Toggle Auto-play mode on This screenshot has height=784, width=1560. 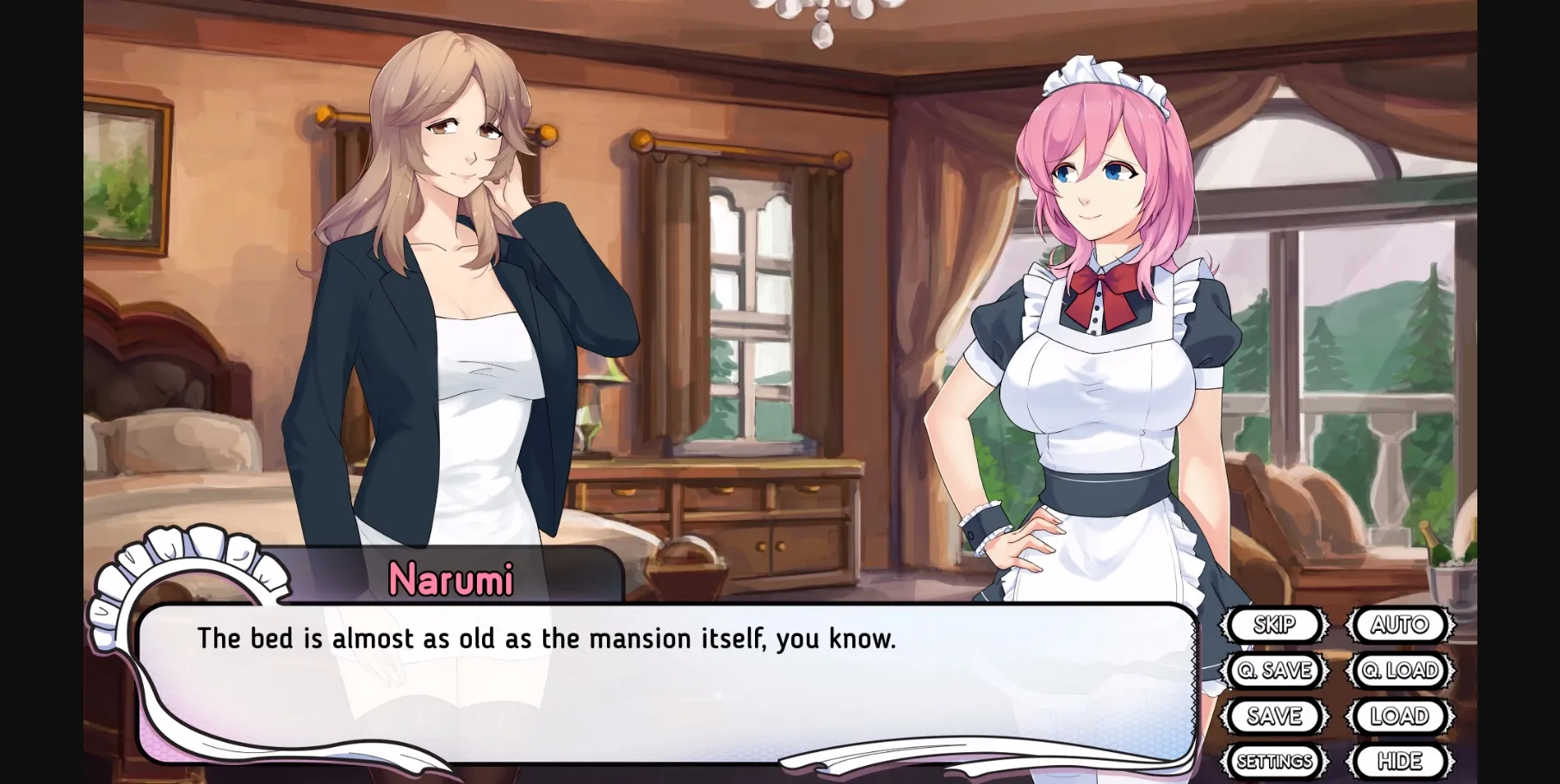[1401, 625]
